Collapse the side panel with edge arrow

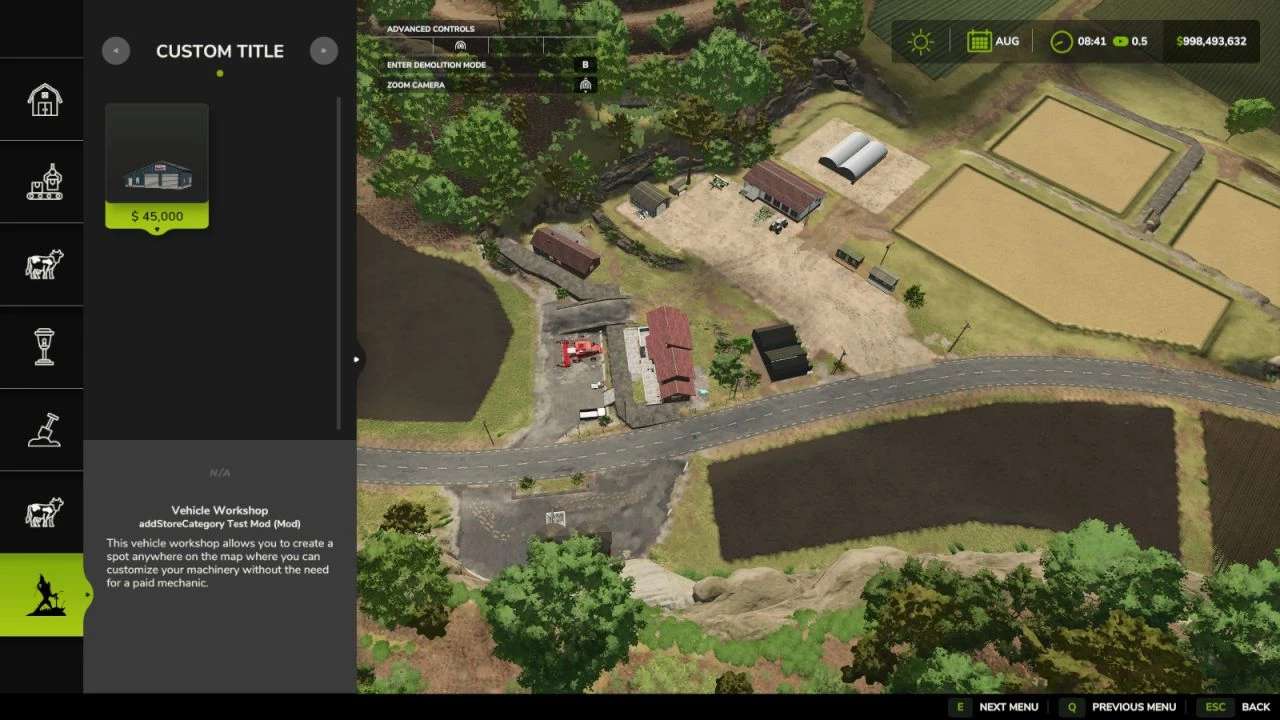(357, 360)
